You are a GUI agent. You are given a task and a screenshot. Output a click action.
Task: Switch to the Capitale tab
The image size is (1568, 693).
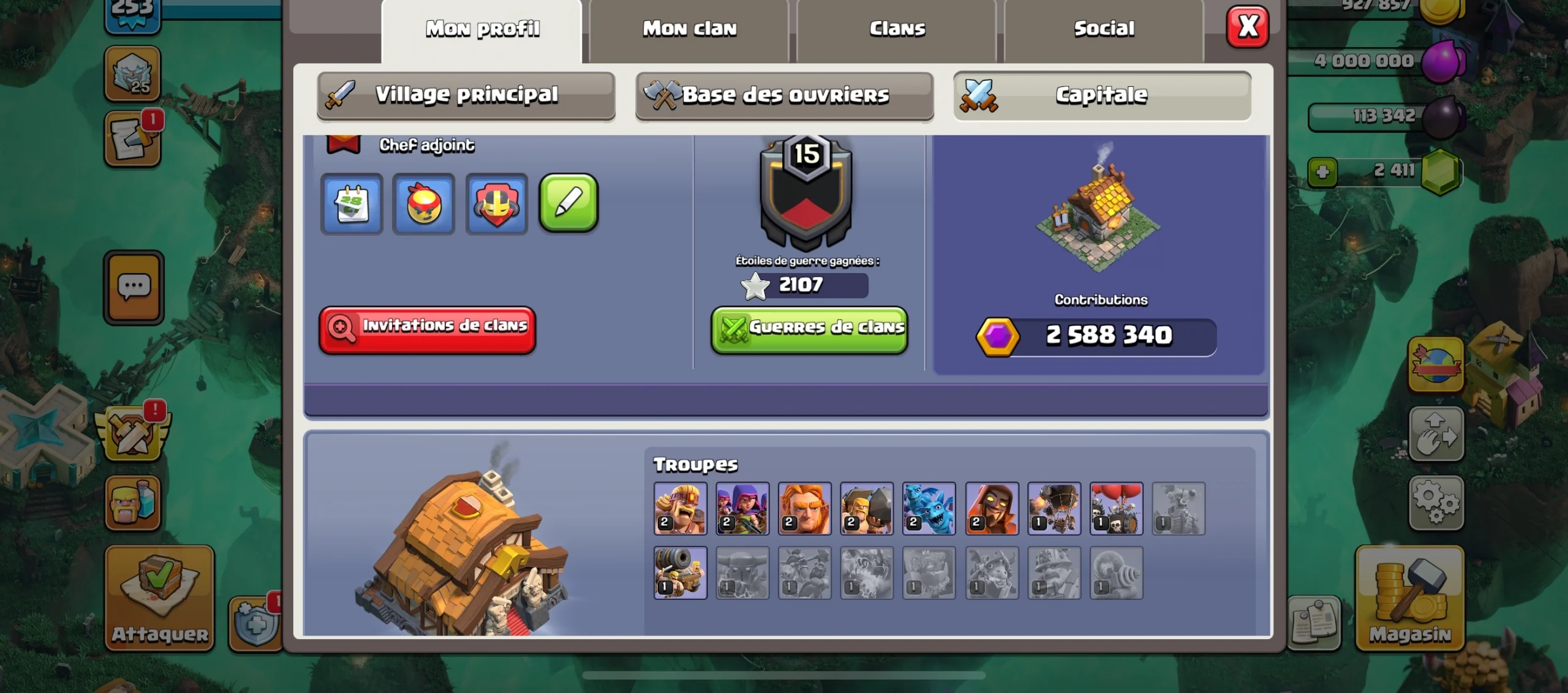pos(1102,95)
